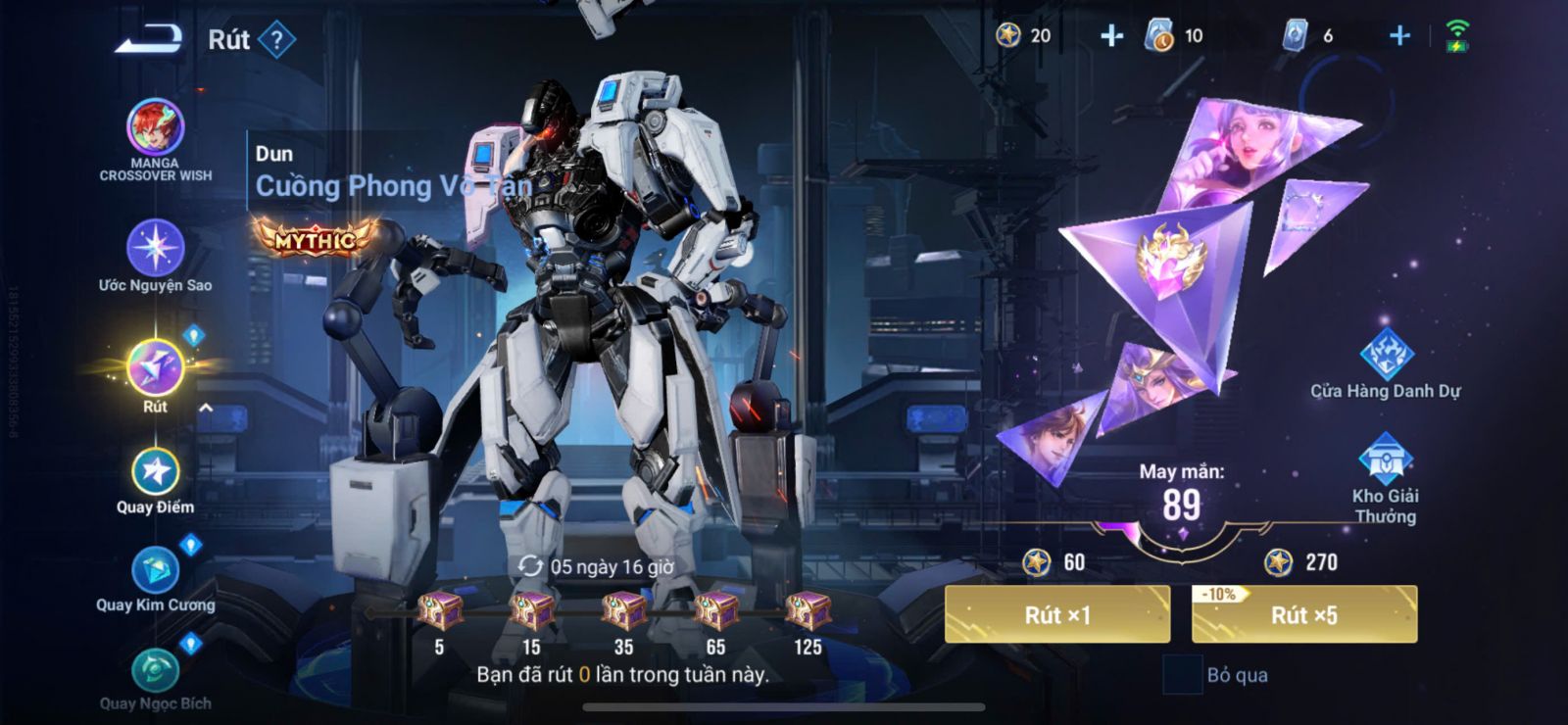The width and height of the screenshot is (1568, 725).
Task: Add more star coins with plus
Action: pos(1111,36)
